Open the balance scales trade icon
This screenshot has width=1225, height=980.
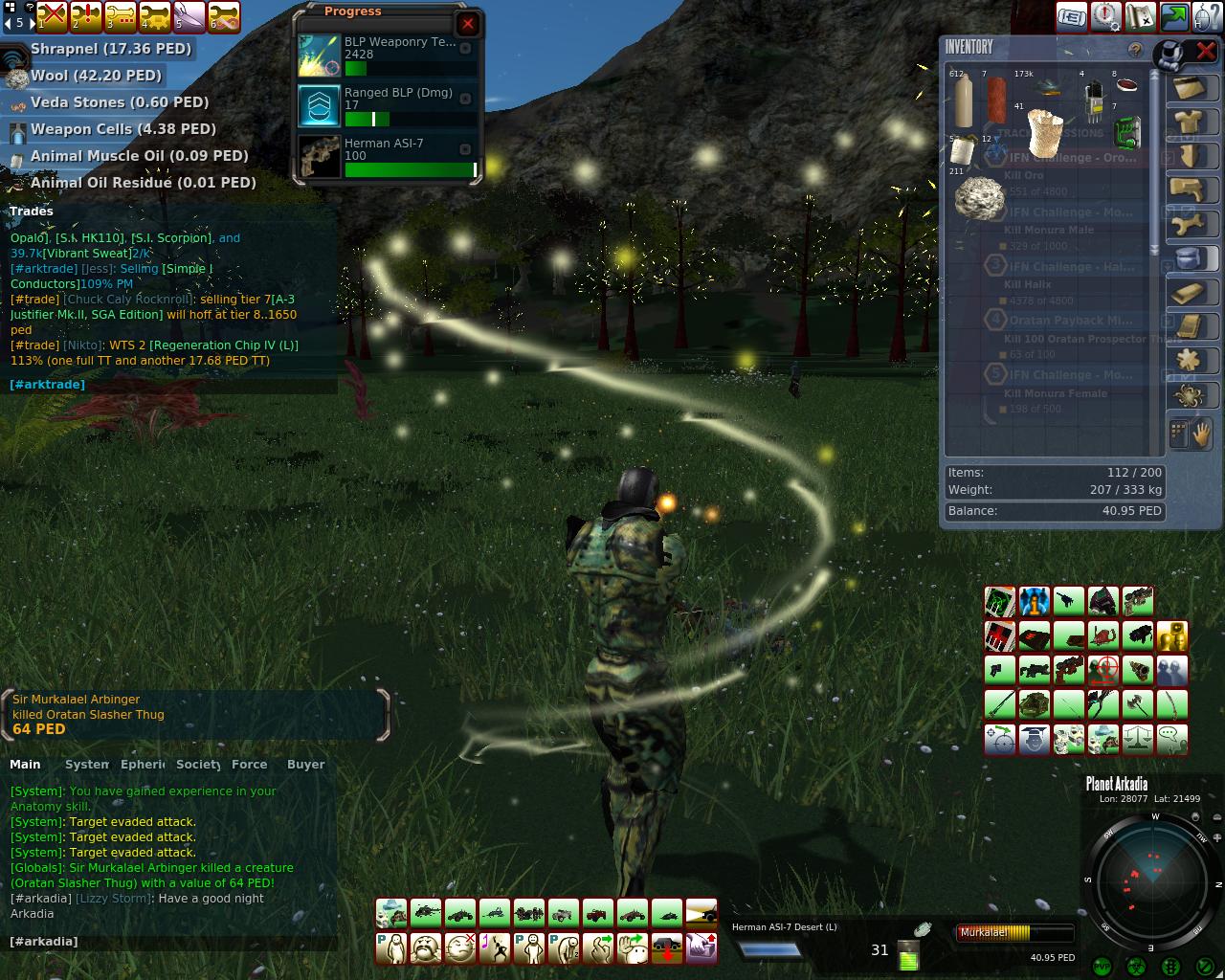coord(1138,739)
